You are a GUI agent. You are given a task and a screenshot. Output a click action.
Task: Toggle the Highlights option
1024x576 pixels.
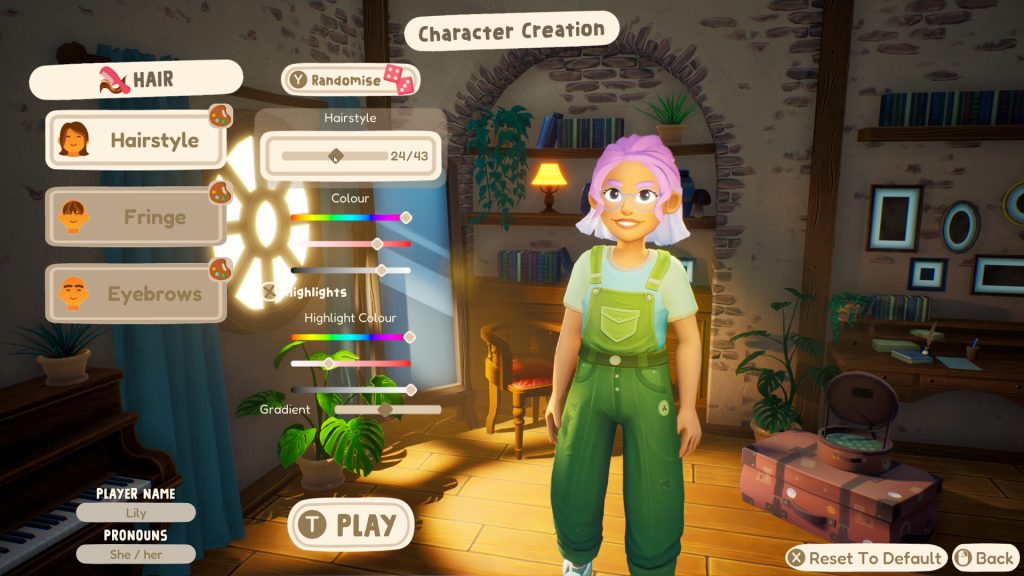(270, 292)
